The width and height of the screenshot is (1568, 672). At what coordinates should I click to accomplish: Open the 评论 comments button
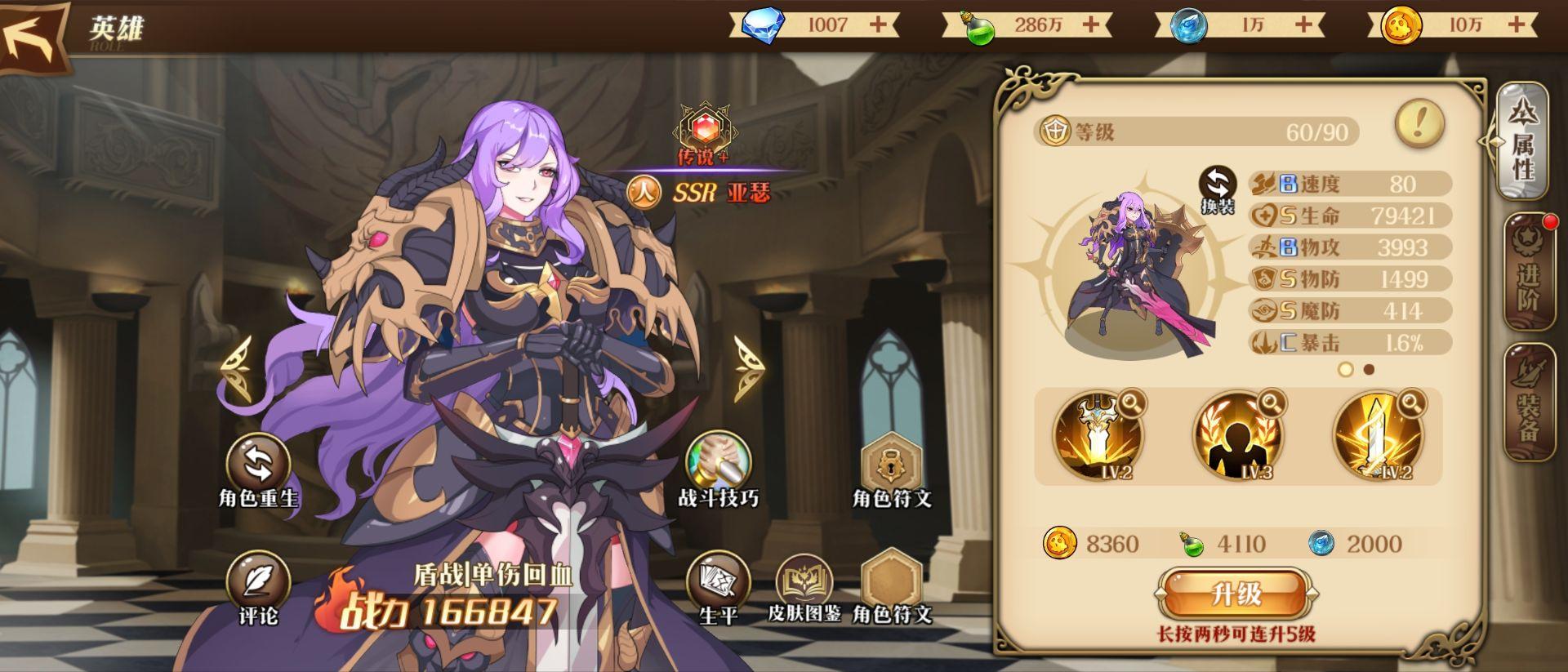tap(258, 583)
